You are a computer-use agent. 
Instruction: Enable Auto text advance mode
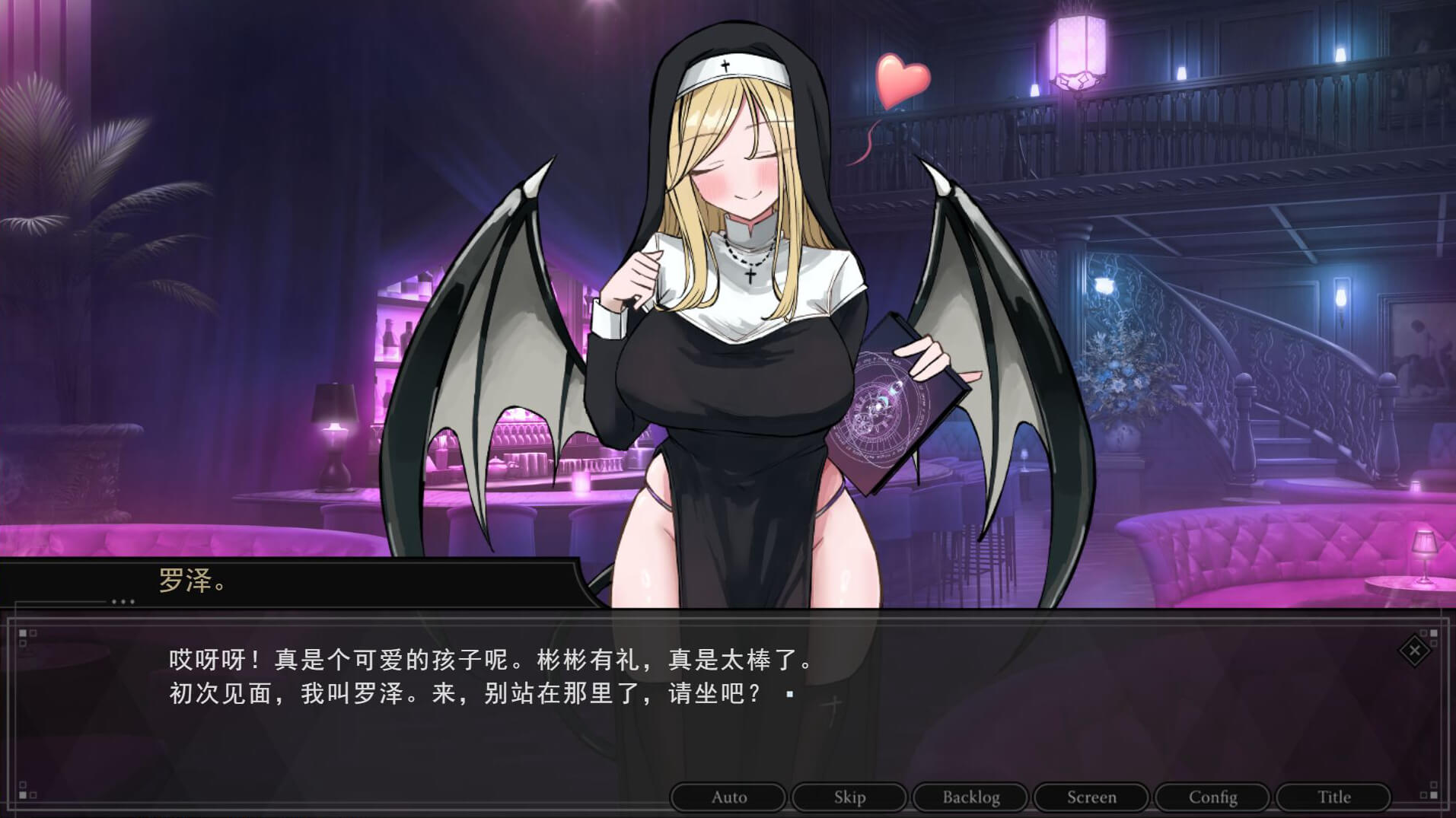tap(728, 797)
